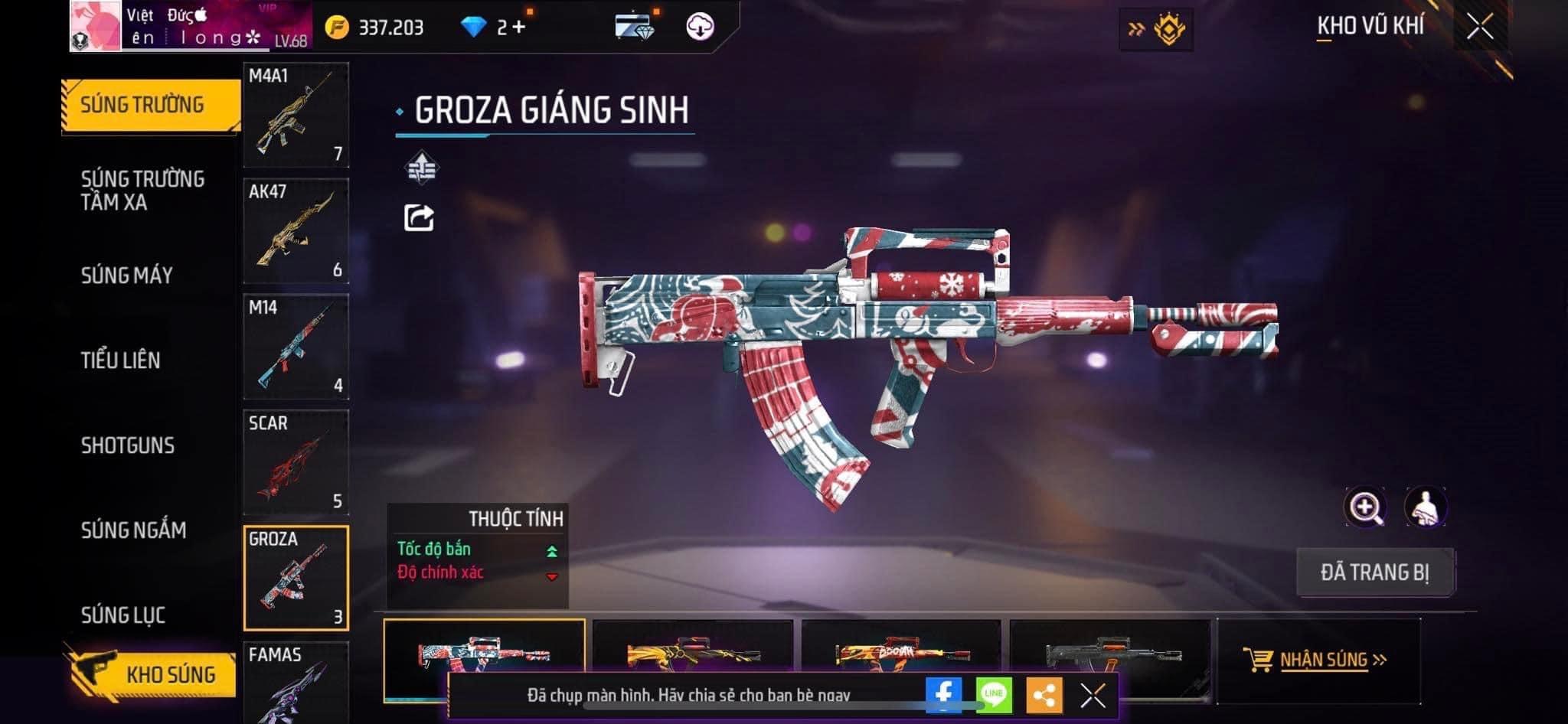Screen dimensions: 1568x724
Task: Switch to the Súng Trường Tầm Xa category
Action: tap(142, 191)
